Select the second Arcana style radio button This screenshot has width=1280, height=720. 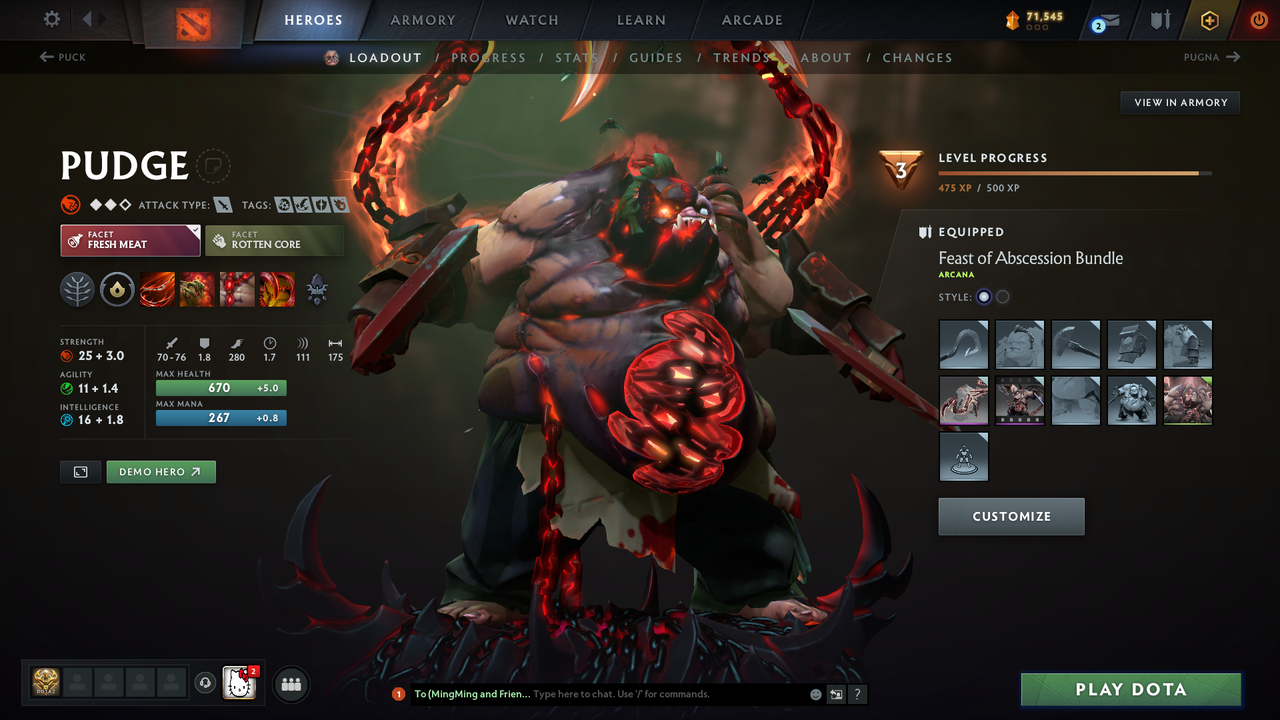(x=1002, y=296)
